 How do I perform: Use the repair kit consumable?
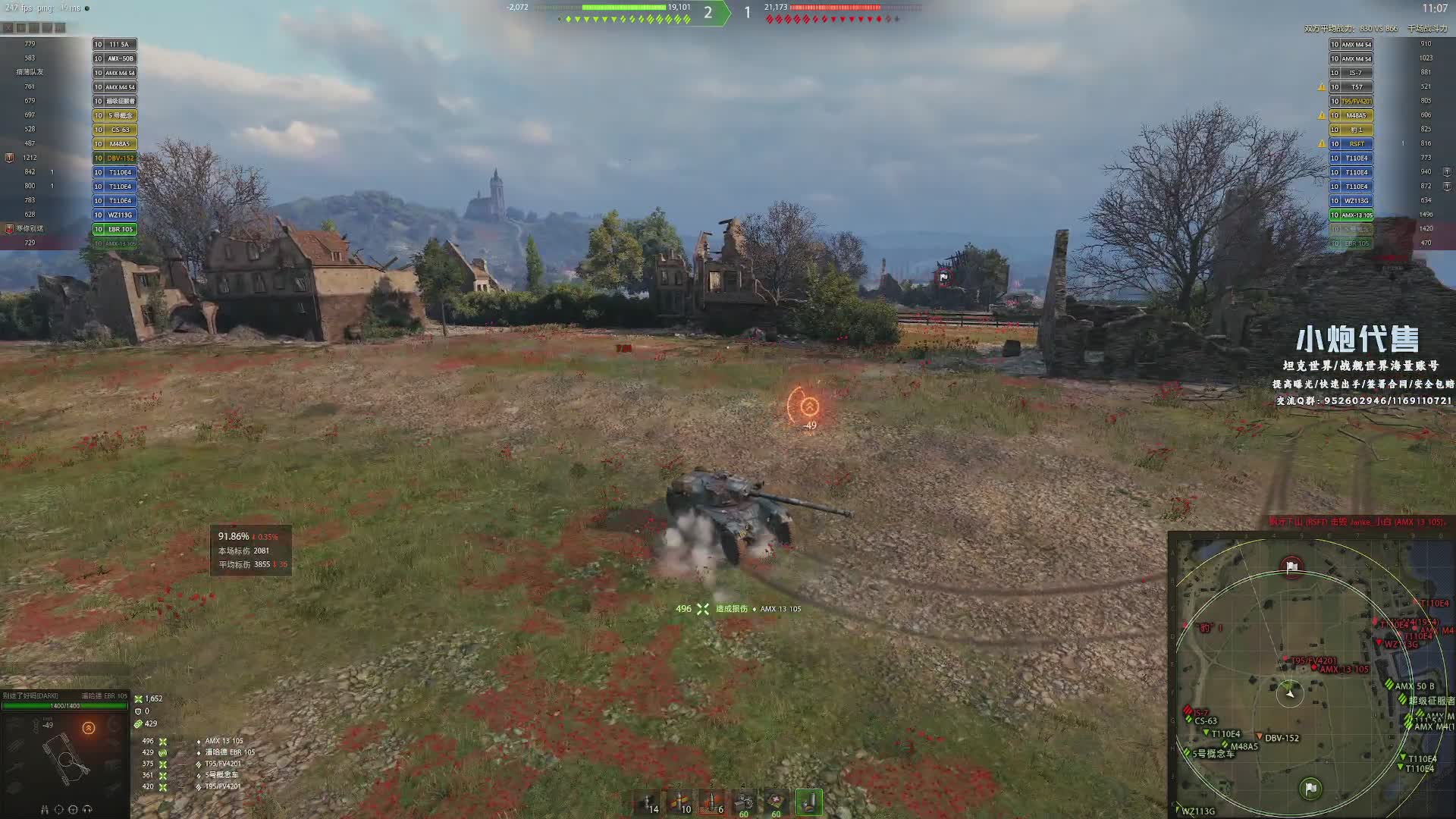[x=744, y=802]
